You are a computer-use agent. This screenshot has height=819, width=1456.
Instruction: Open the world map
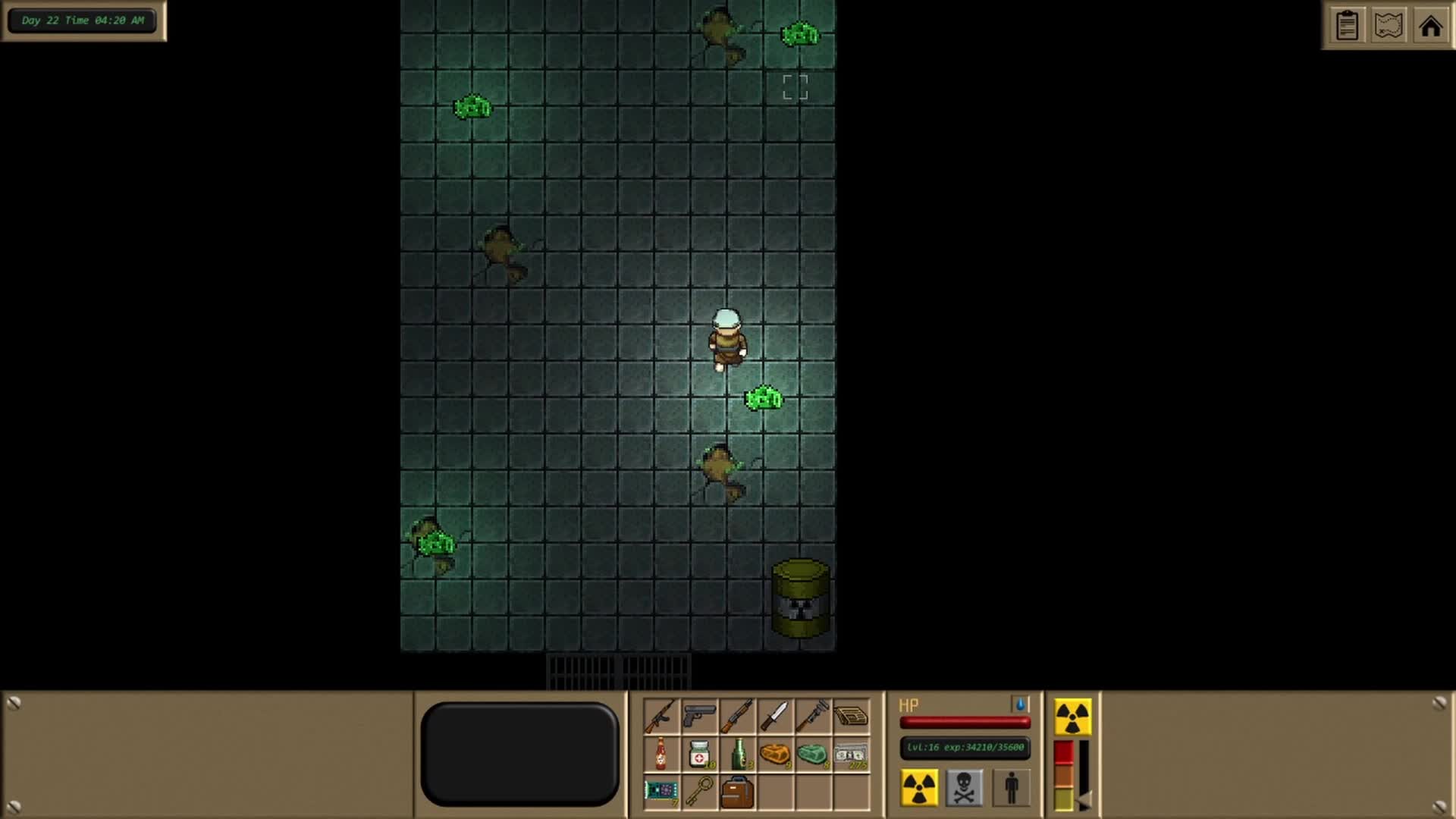[x=1389, y=26]
